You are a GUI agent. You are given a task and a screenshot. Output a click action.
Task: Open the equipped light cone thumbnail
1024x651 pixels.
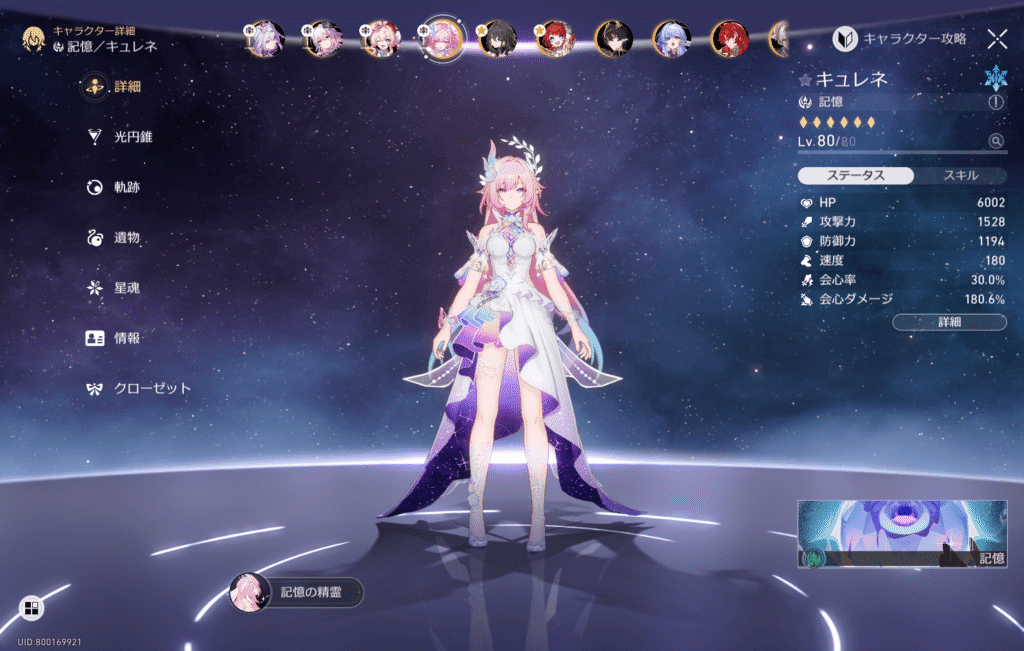pyautogui.click(x=901, y=534)
